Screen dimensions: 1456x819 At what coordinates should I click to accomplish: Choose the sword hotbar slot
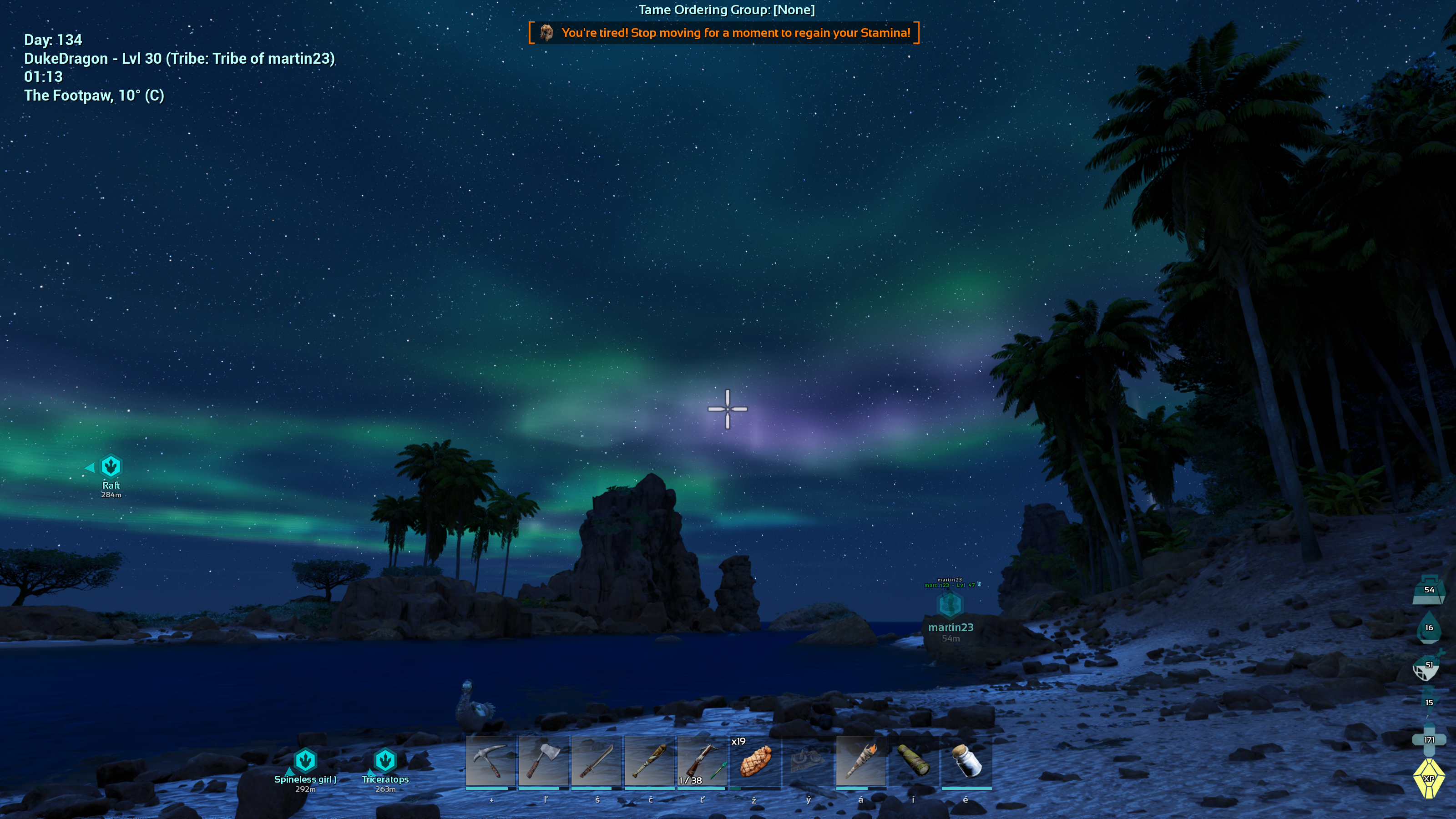click(597, 761)
